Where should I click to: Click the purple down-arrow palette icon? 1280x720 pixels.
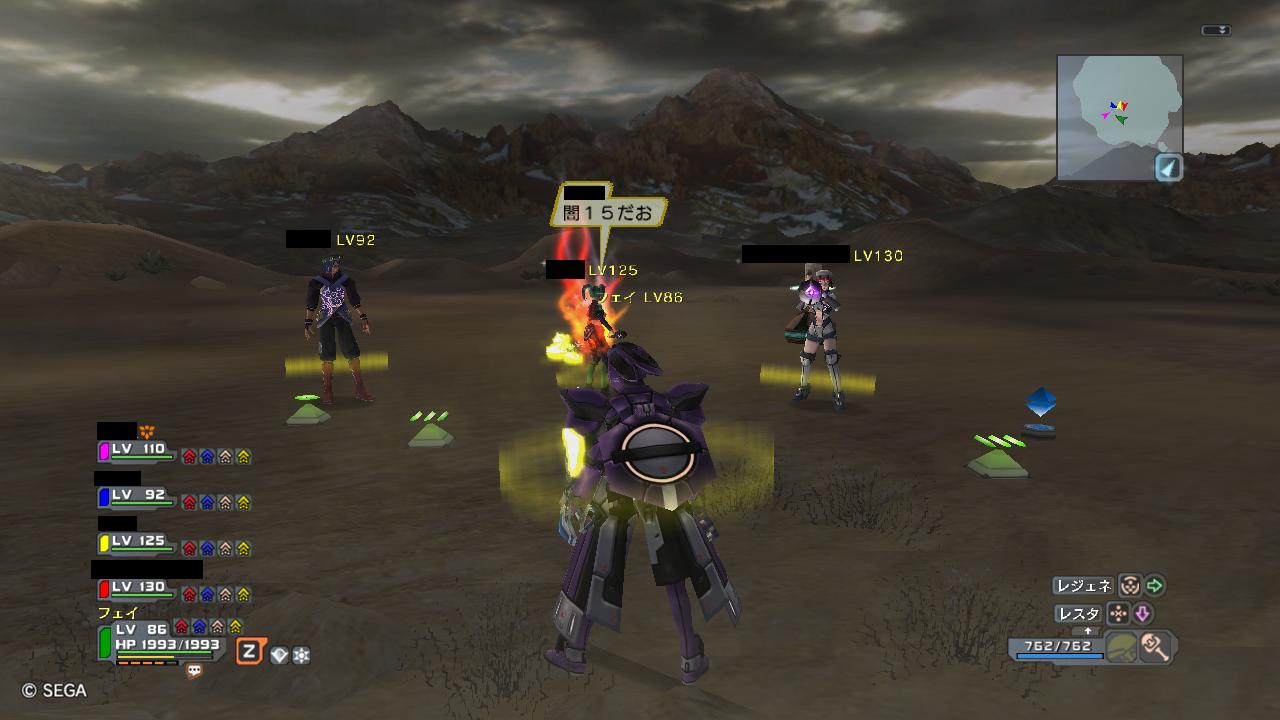click(1142, 613)
